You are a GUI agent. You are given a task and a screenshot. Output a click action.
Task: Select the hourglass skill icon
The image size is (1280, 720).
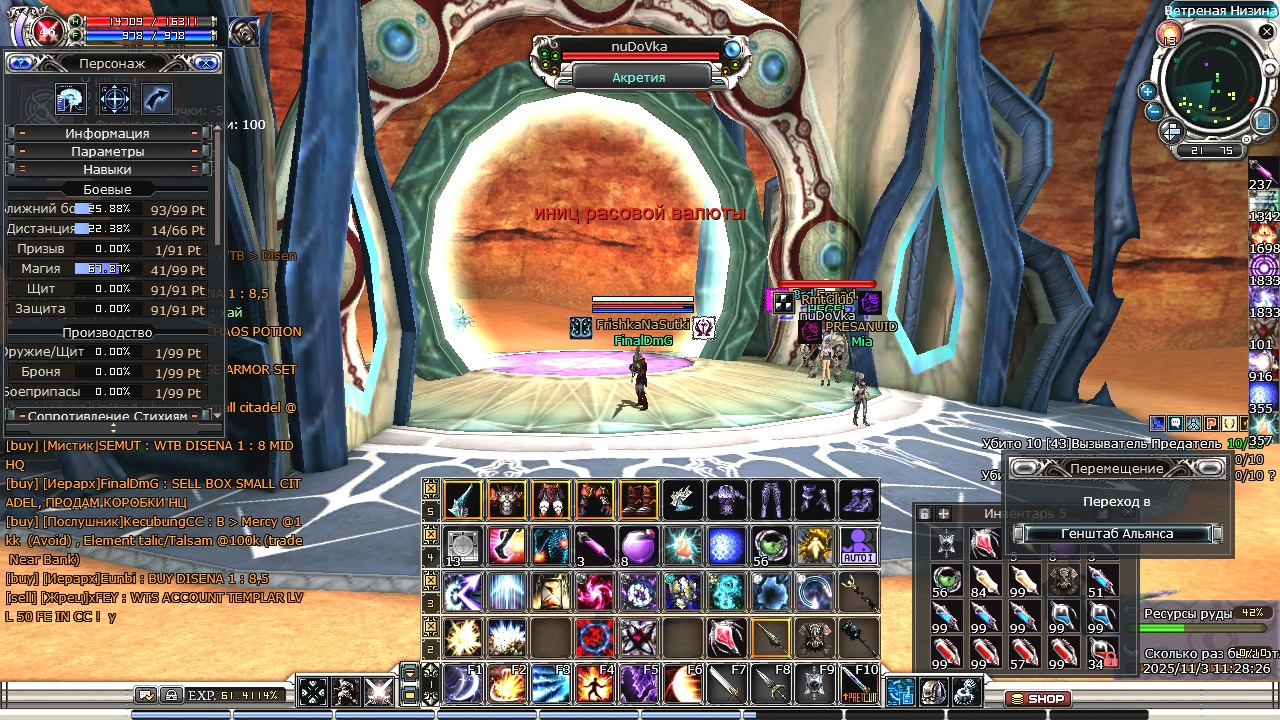pyautogui.click(x=551, y=591)
